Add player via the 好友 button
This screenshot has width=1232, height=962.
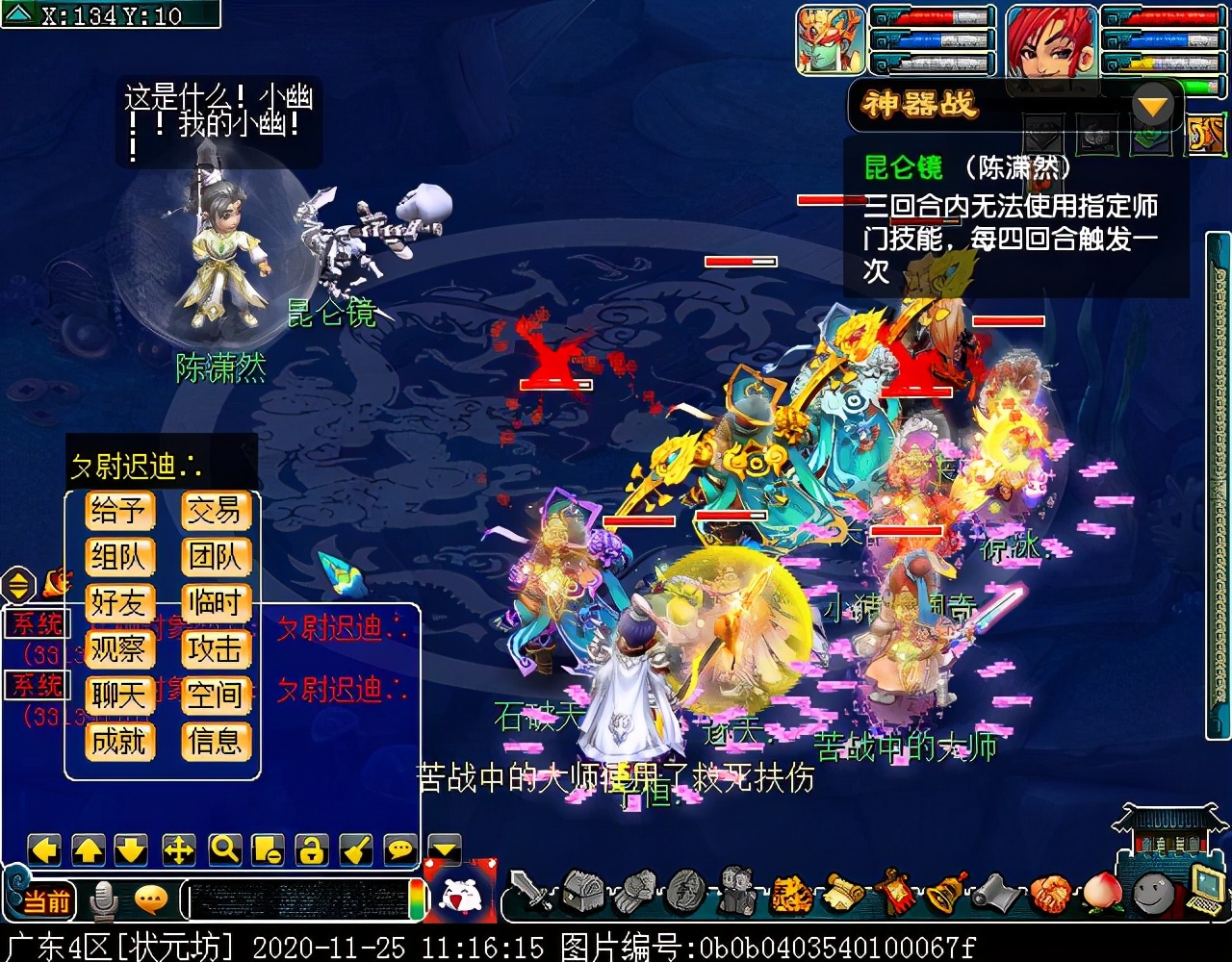[118, 603]
